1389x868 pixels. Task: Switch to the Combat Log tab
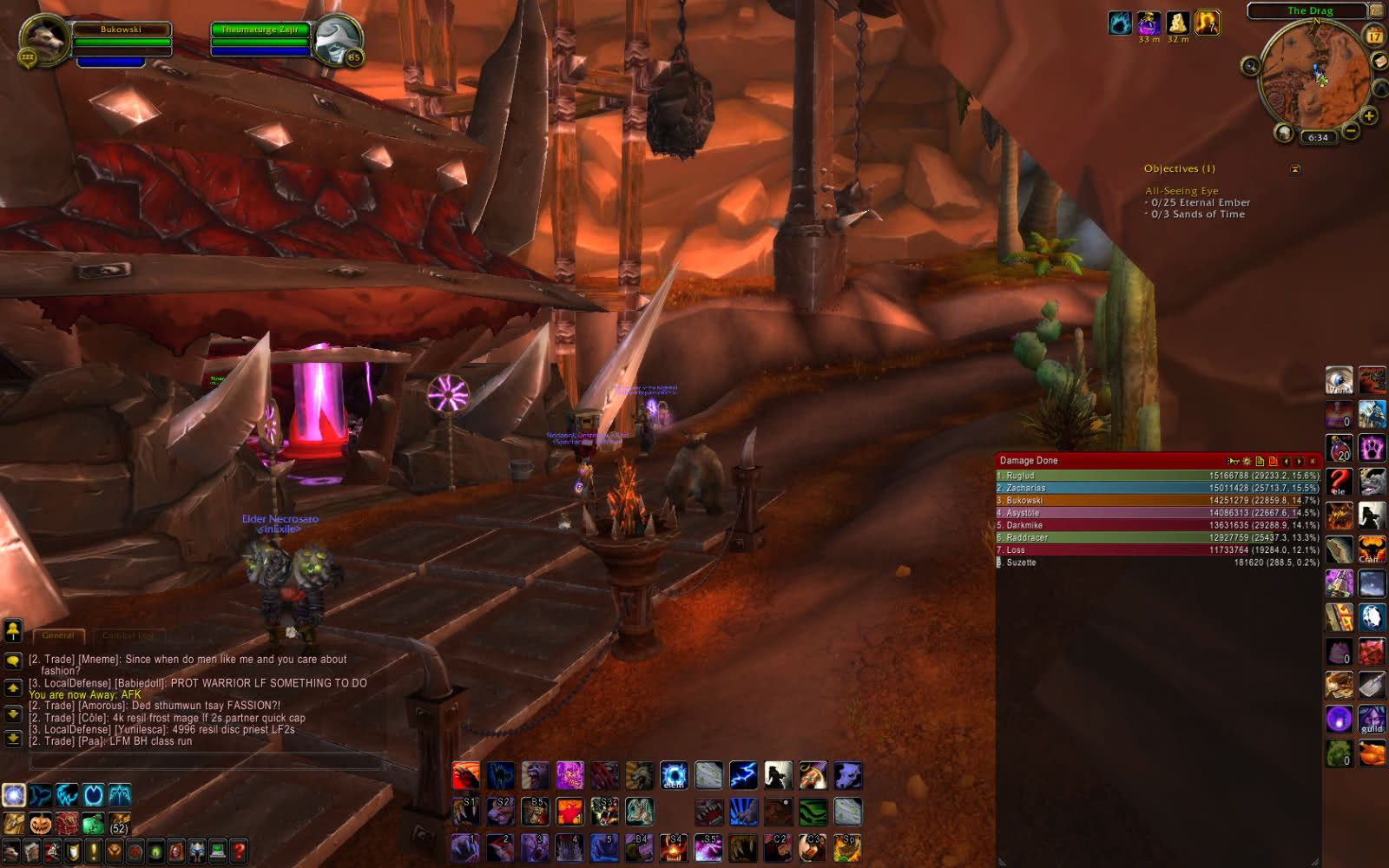click(128, 635)
